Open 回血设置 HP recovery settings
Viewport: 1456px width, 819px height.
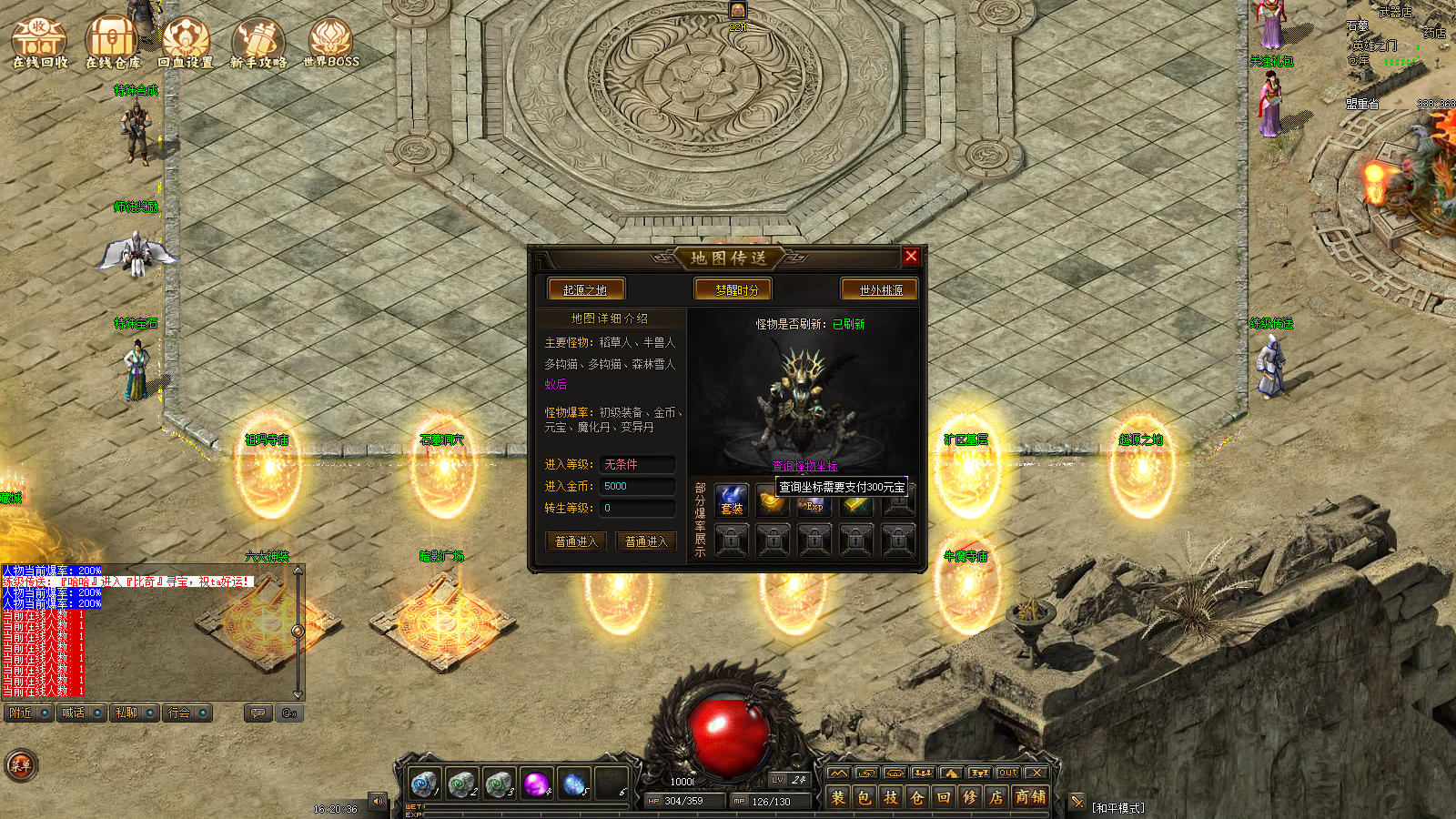point(186,42)
